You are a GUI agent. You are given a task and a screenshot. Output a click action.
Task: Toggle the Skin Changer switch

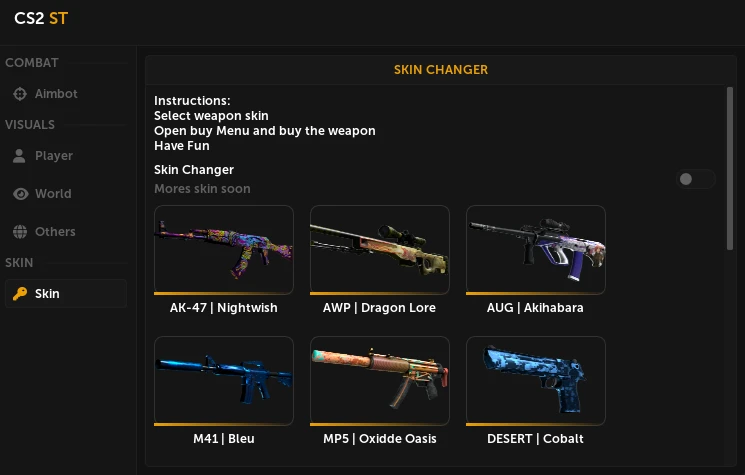coord(695,179)
